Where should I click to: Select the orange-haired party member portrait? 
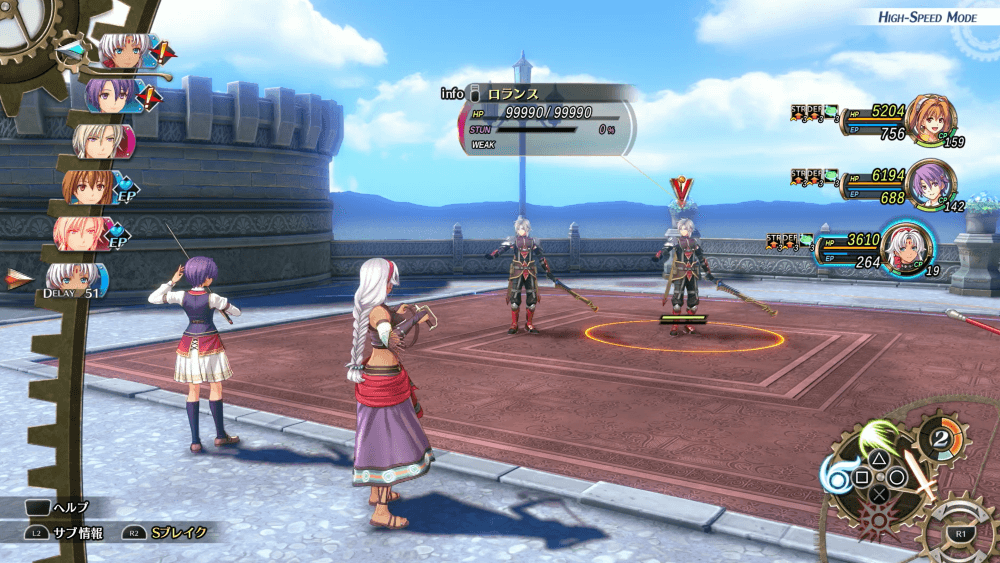[x=933, y=124]
